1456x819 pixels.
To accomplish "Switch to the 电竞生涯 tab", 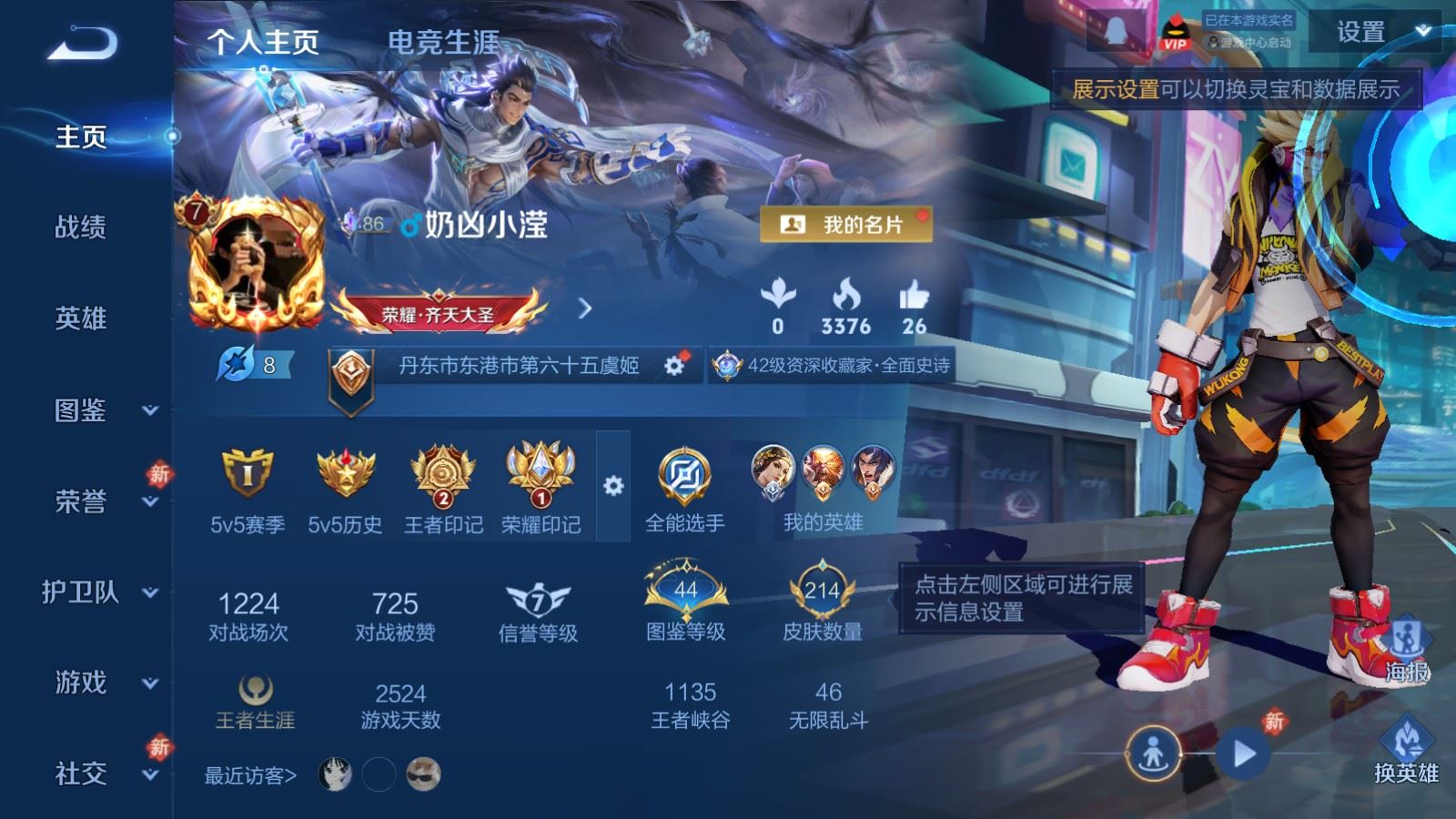I will [x=445, y=41].
